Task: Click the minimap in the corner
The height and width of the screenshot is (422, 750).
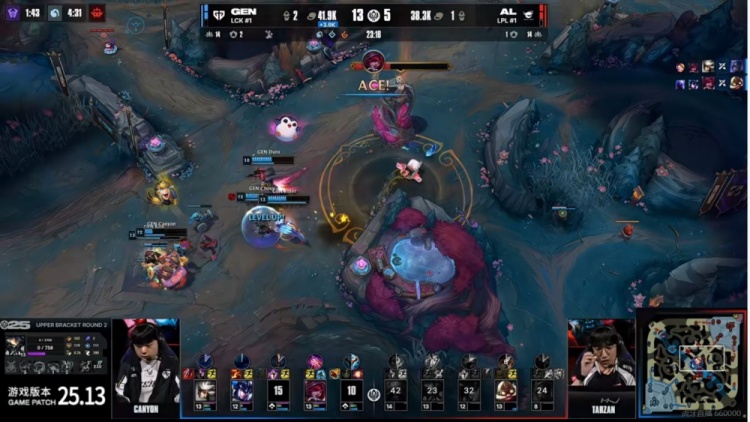Action: point(692,364)
